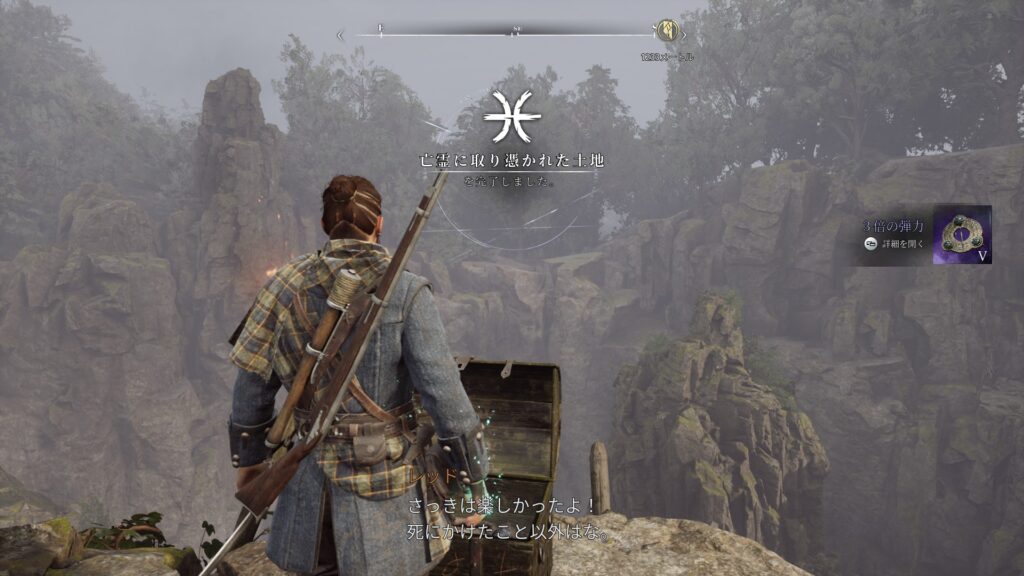Open the purple brooch item thumbnail

click(962, 235)
